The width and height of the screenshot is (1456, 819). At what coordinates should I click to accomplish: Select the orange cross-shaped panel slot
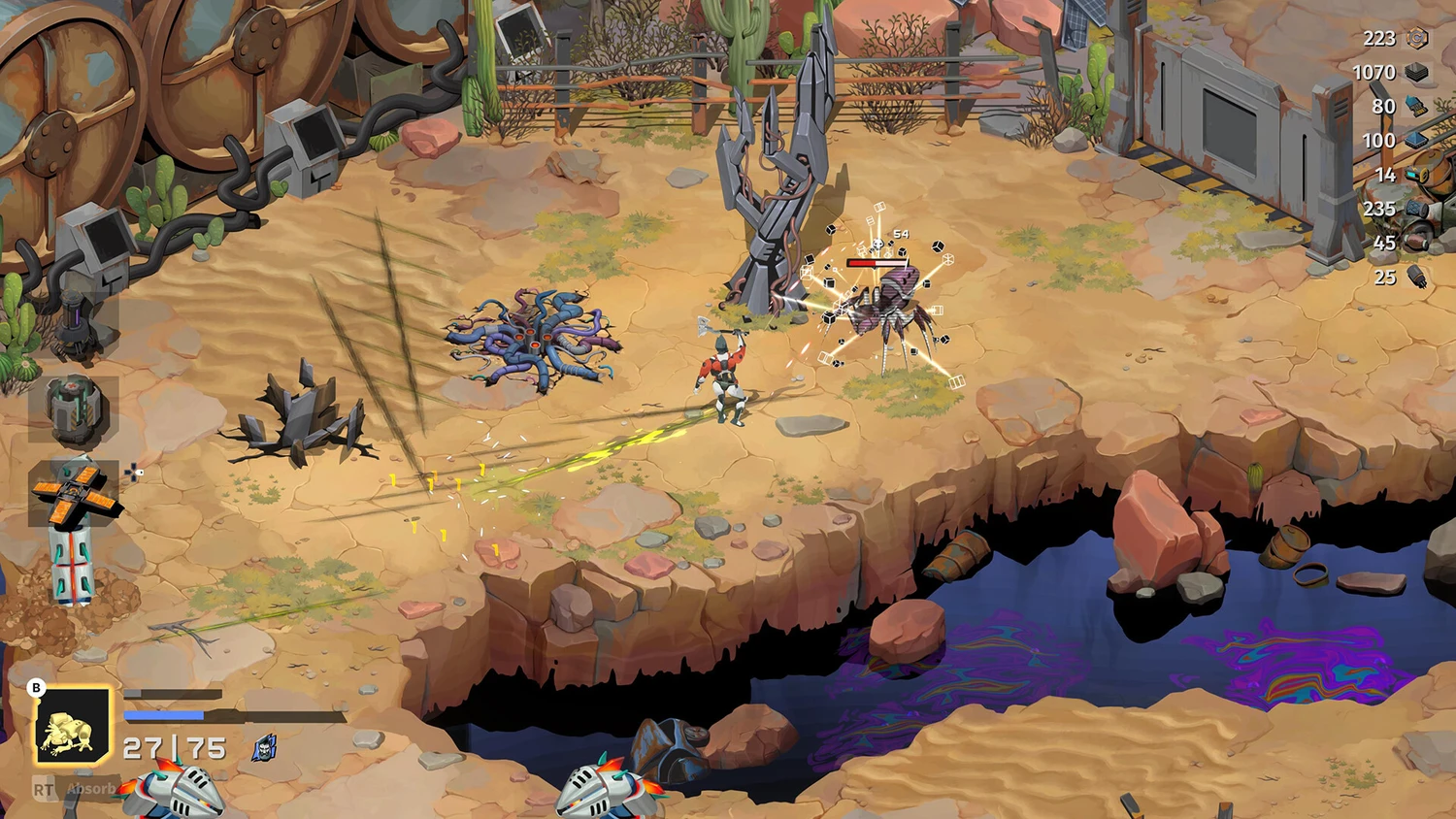75,490
